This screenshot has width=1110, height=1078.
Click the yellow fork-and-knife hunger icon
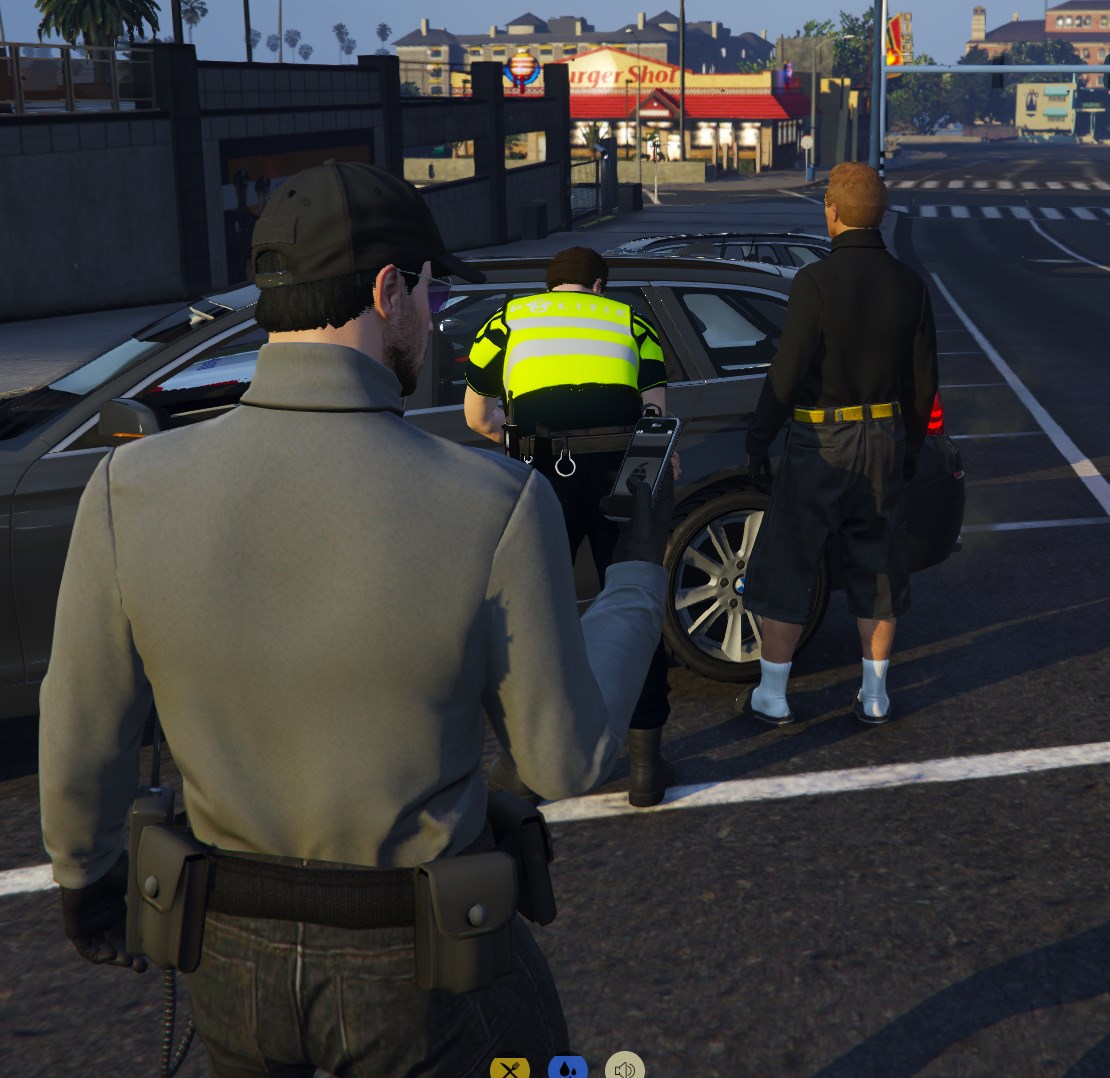(x=510, y=1069)
